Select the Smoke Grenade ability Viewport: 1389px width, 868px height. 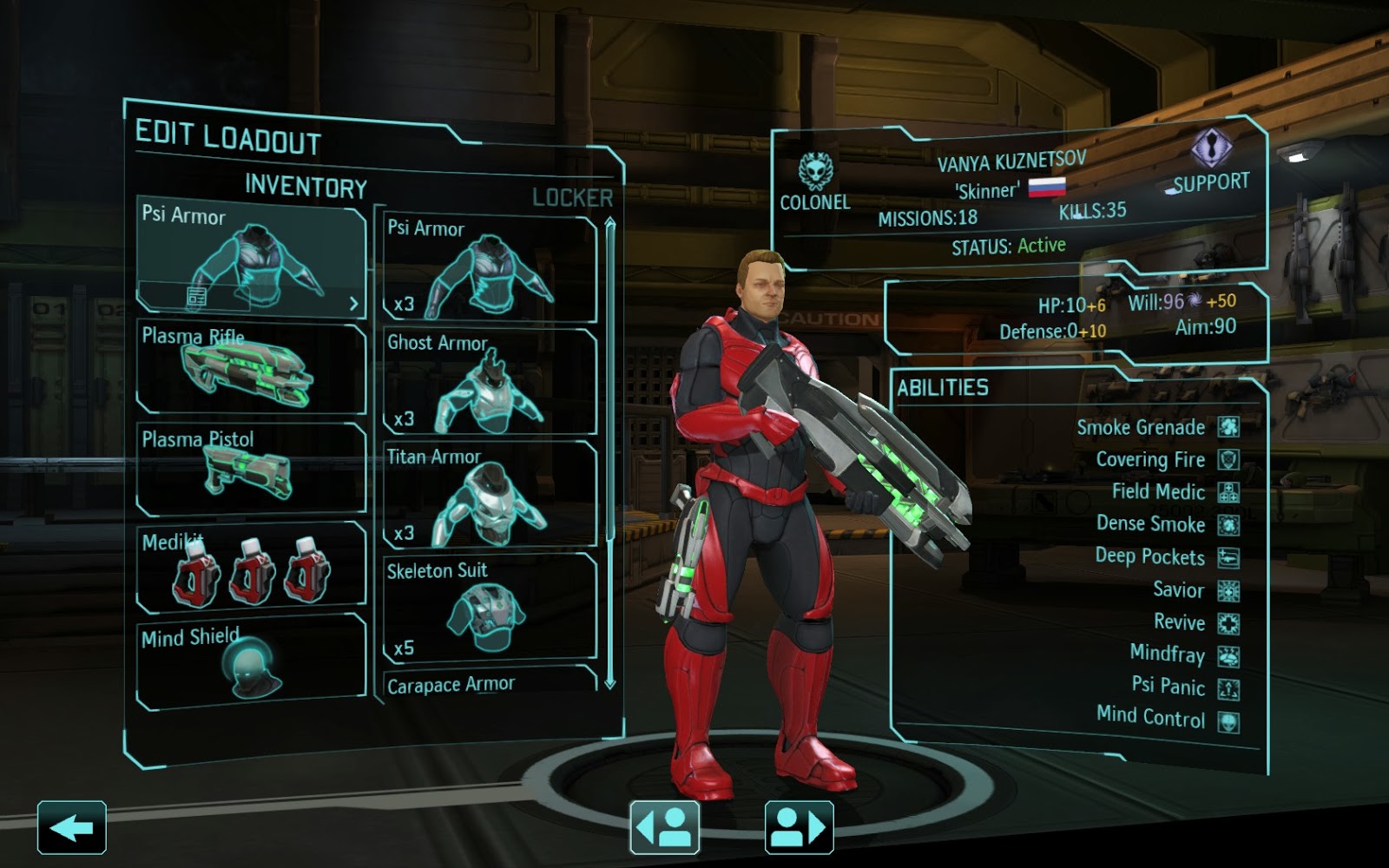pyautogui.click(x=1156, y=427)
